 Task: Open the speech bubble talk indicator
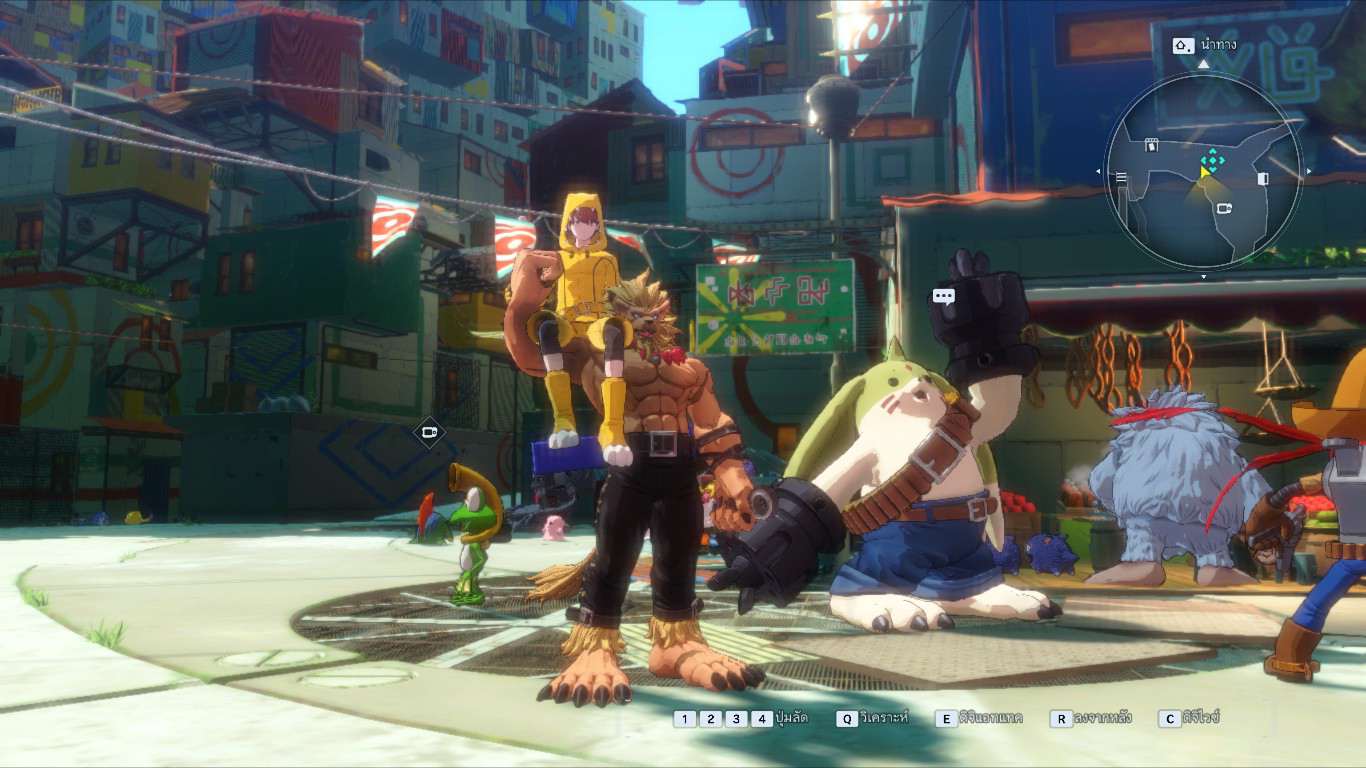[943, 296]
